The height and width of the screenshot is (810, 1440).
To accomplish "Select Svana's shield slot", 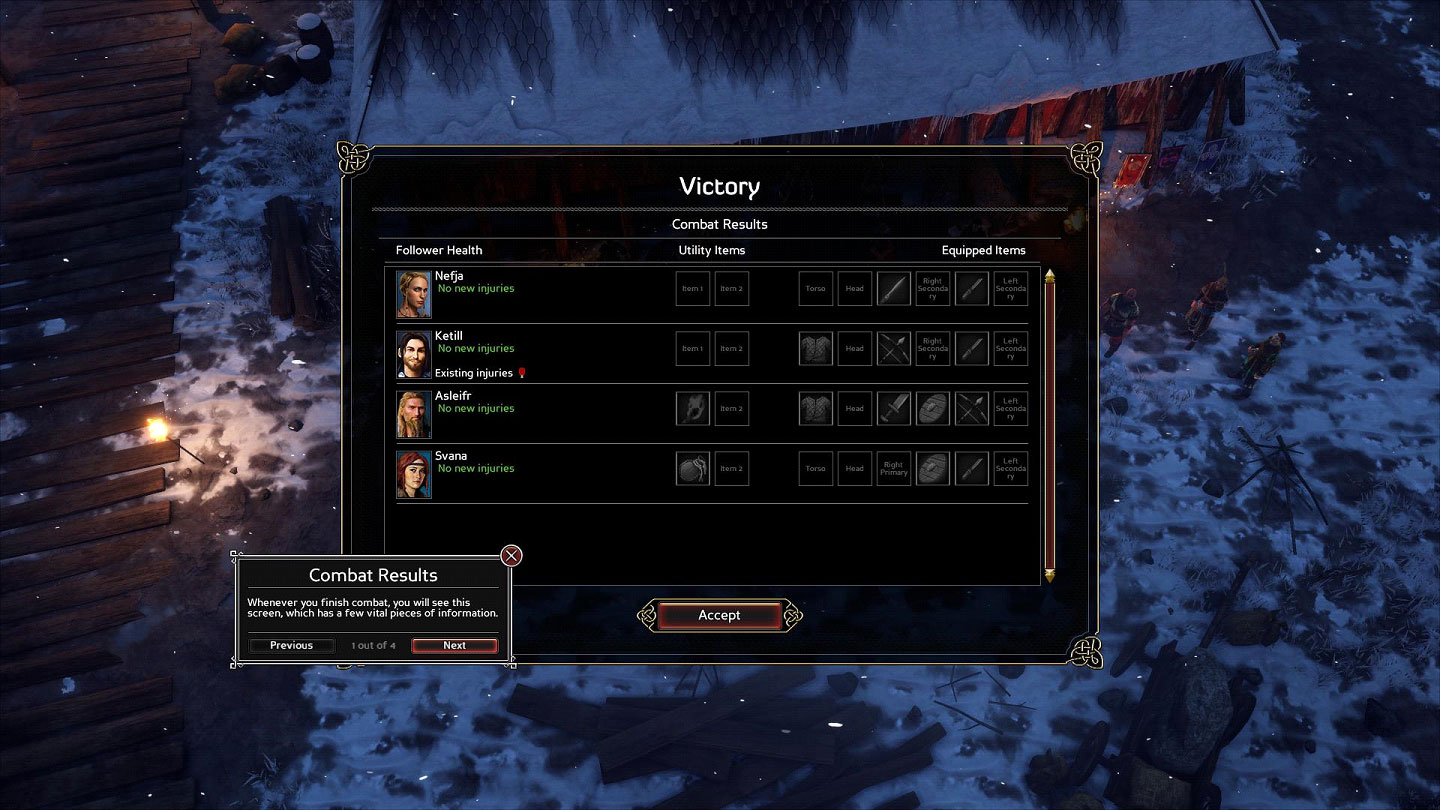I will pyautogui.click(x=933, y=468).
